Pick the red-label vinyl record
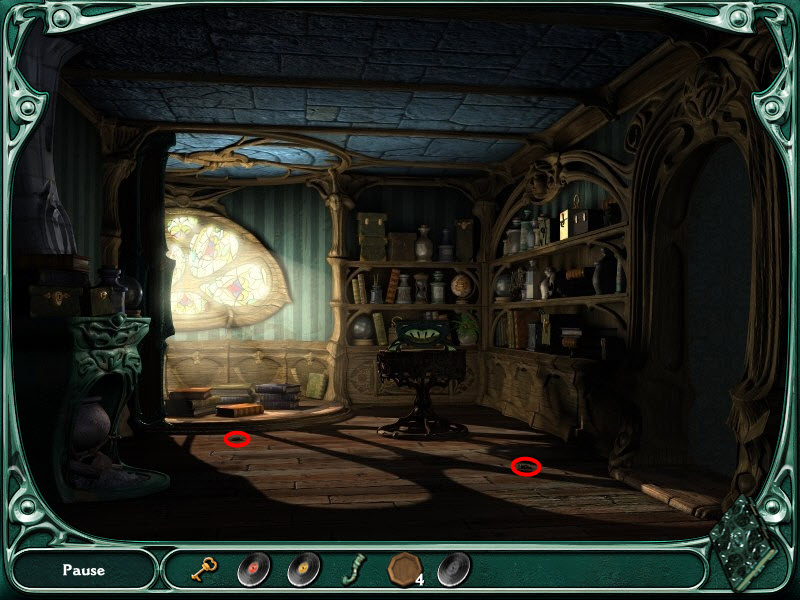The height and width of the screenshot is (600, 800). [253, 570]
